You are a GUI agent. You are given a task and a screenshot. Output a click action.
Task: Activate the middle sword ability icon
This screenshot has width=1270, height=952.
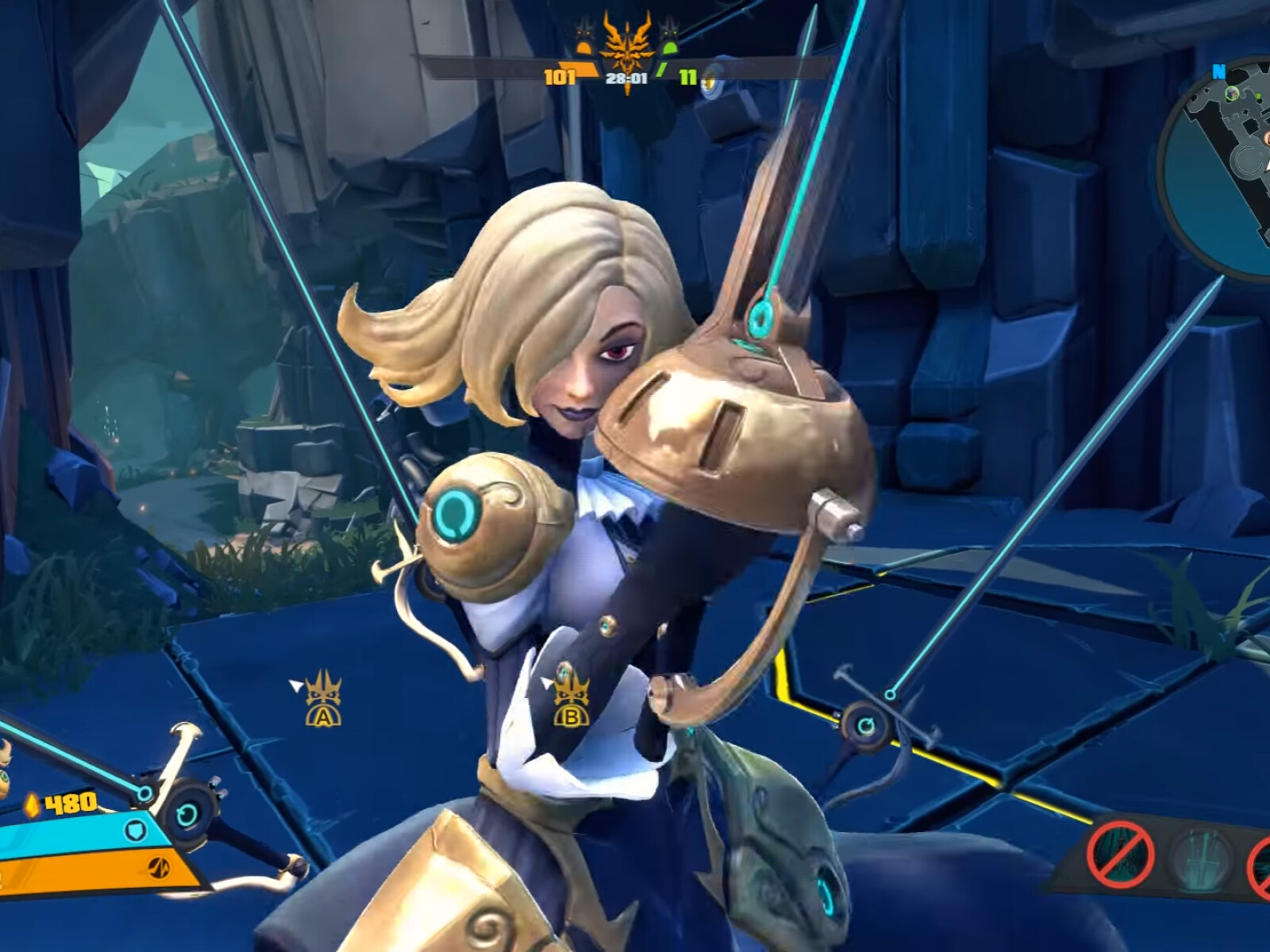(1203, 860)
